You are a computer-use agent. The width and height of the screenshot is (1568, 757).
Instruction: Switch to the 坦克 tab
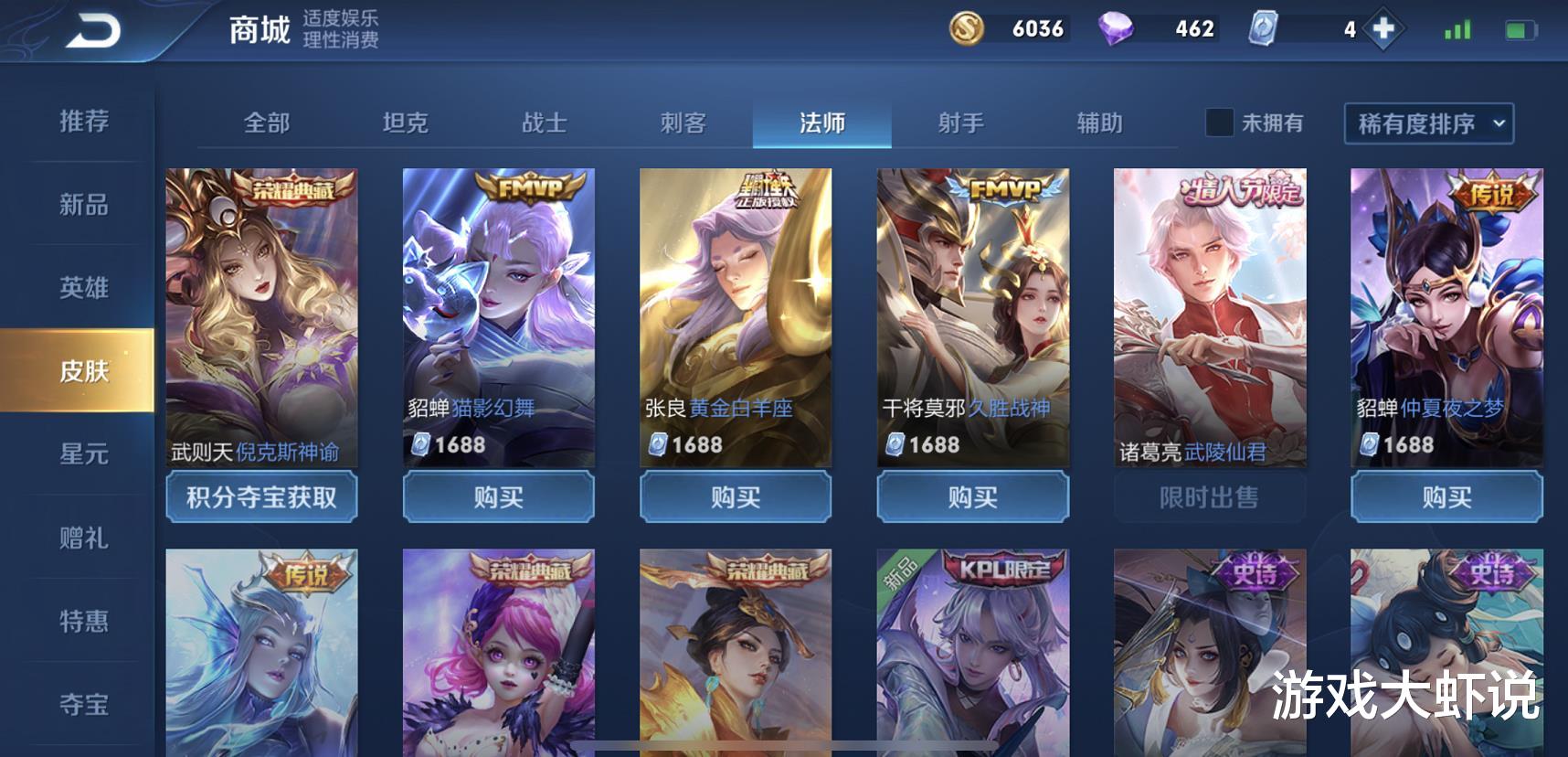click(405, 123)
